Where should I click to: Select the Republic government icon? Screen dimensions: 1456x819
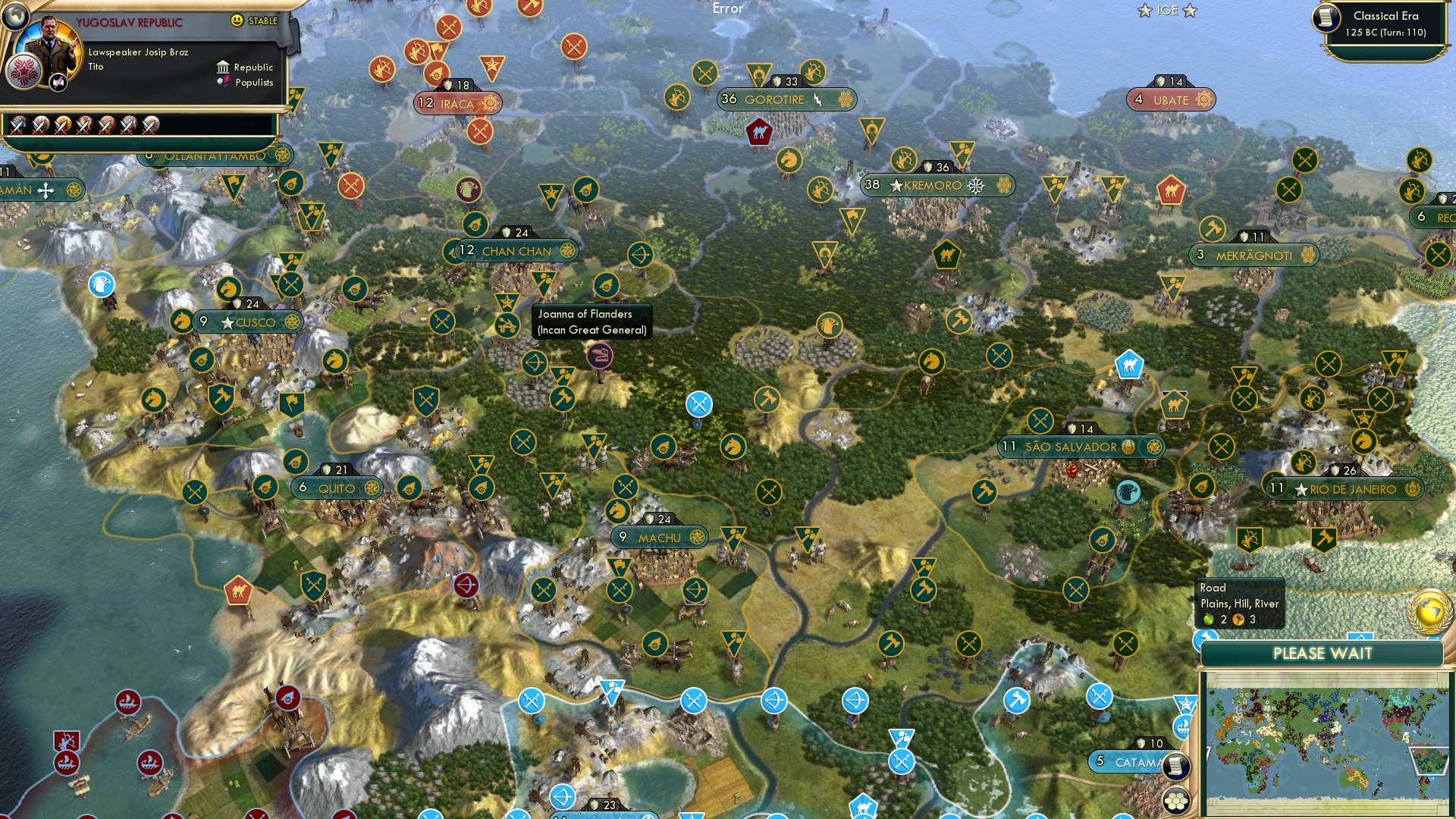224,67
